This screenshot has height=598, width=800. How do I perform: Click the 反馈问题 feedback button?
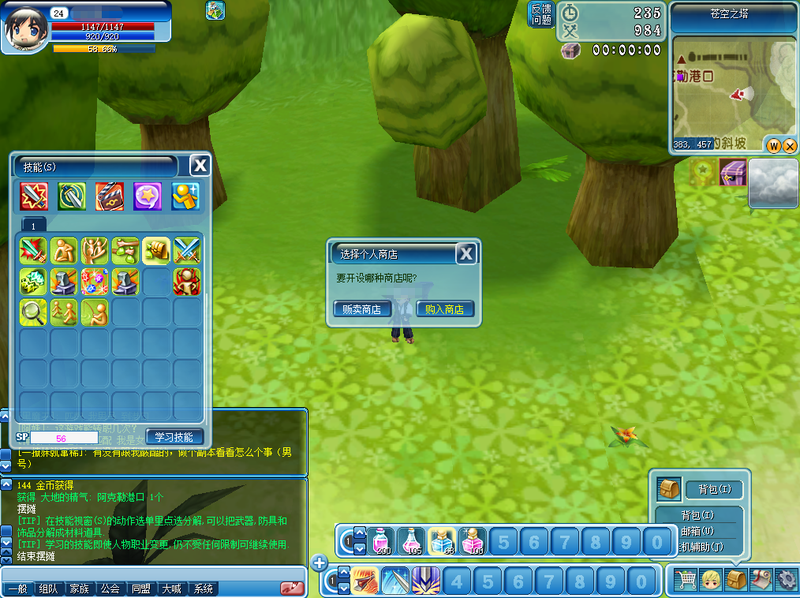[540, 13]
